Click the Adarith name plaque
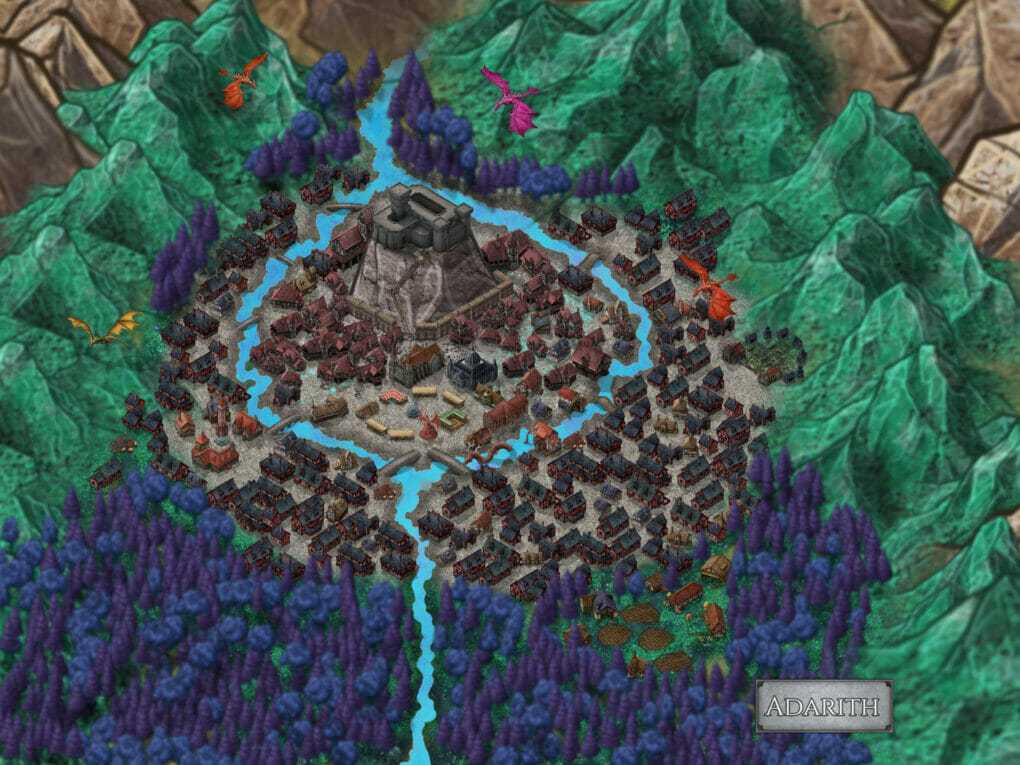 tap(823, 707)
